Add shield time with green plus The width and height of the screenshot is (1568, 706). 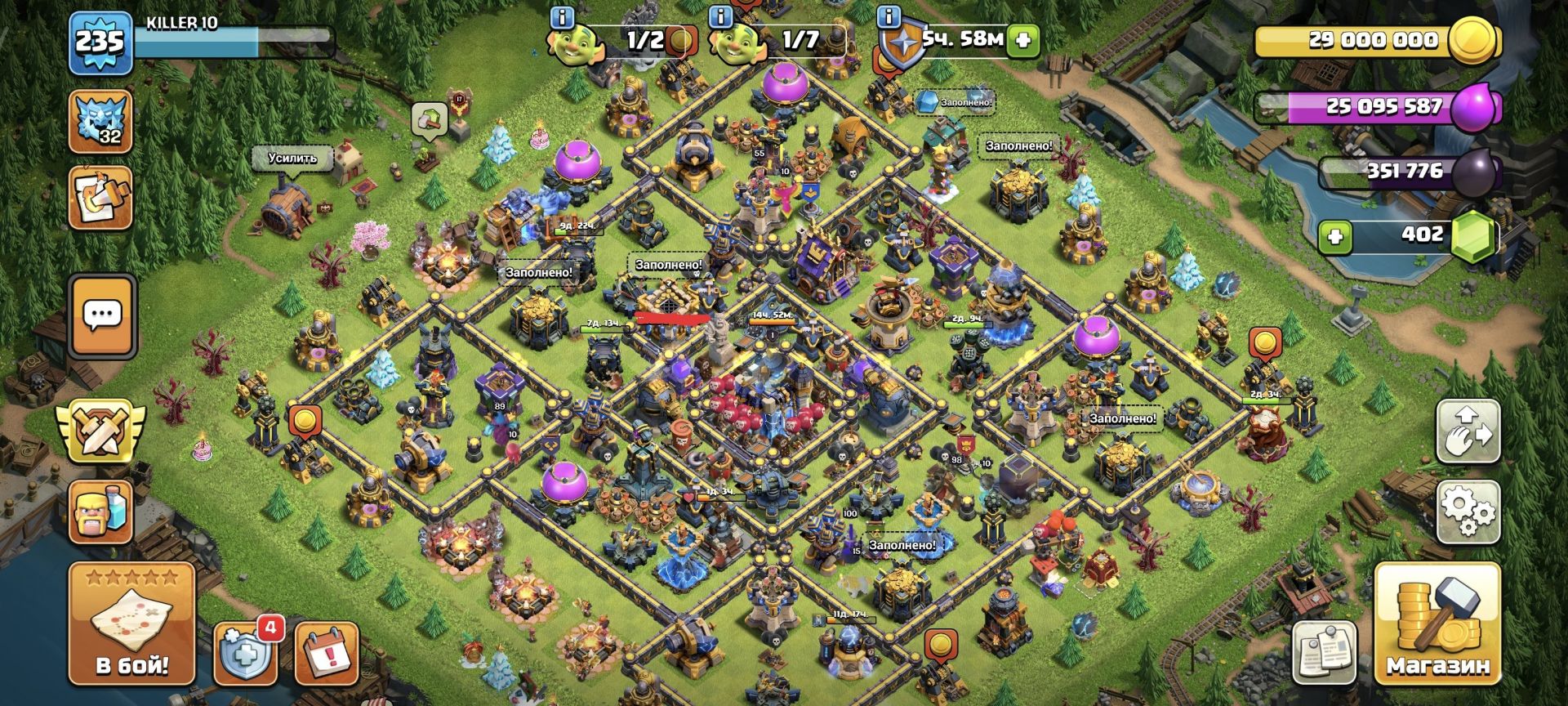(1022, 40)
